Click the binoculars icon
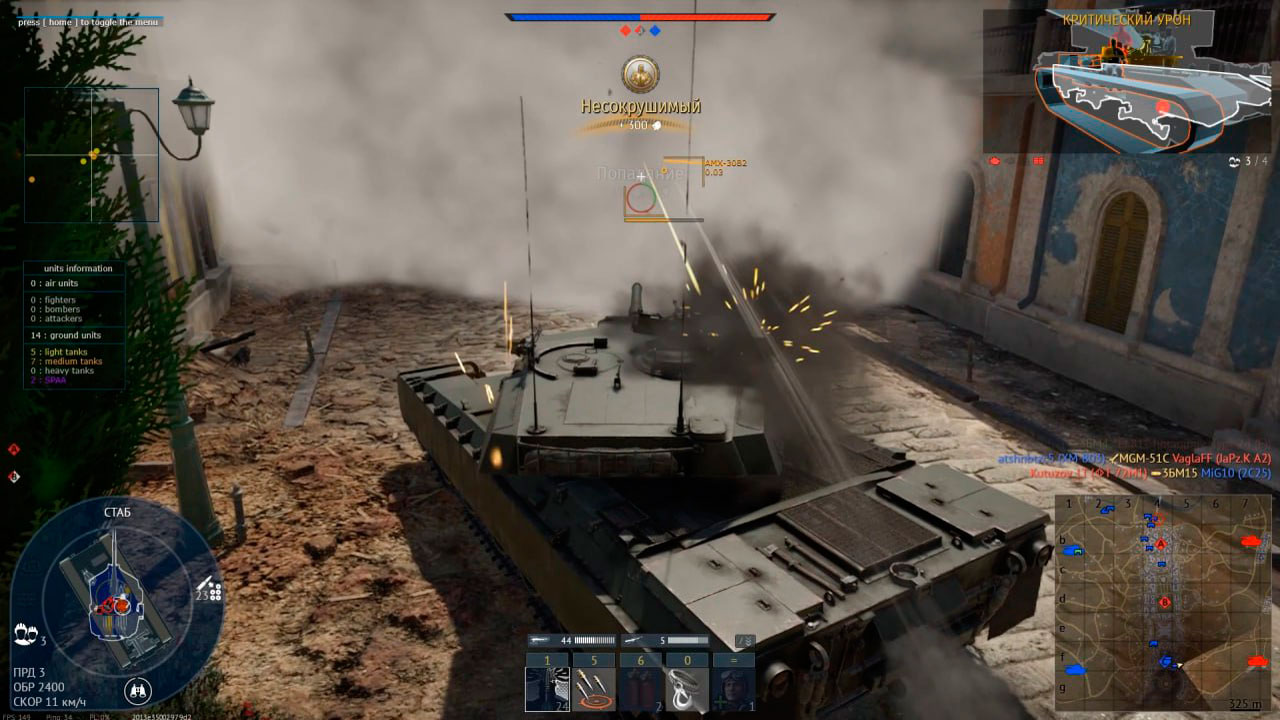 point(138,690)
